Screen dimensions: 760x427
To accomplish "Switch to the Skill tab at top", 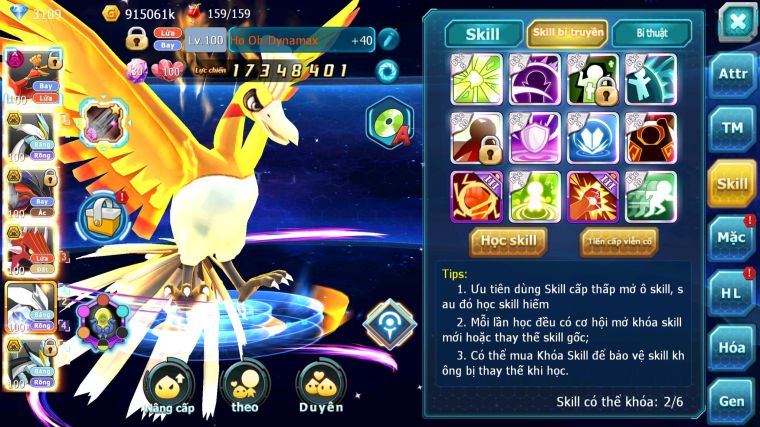I will (484, 34).
